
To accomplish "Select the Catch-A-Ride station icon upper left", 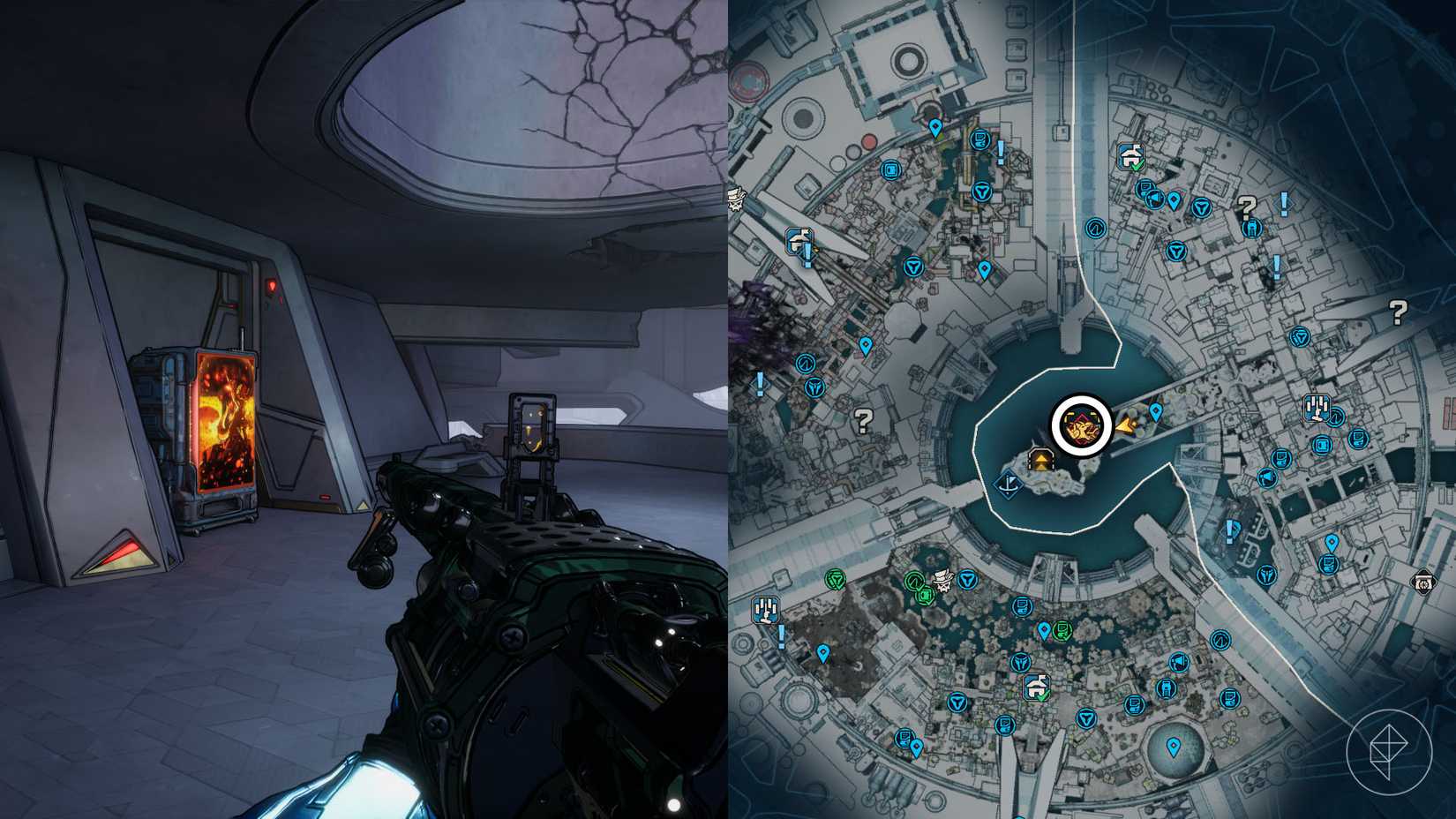I will pos(799,240).
